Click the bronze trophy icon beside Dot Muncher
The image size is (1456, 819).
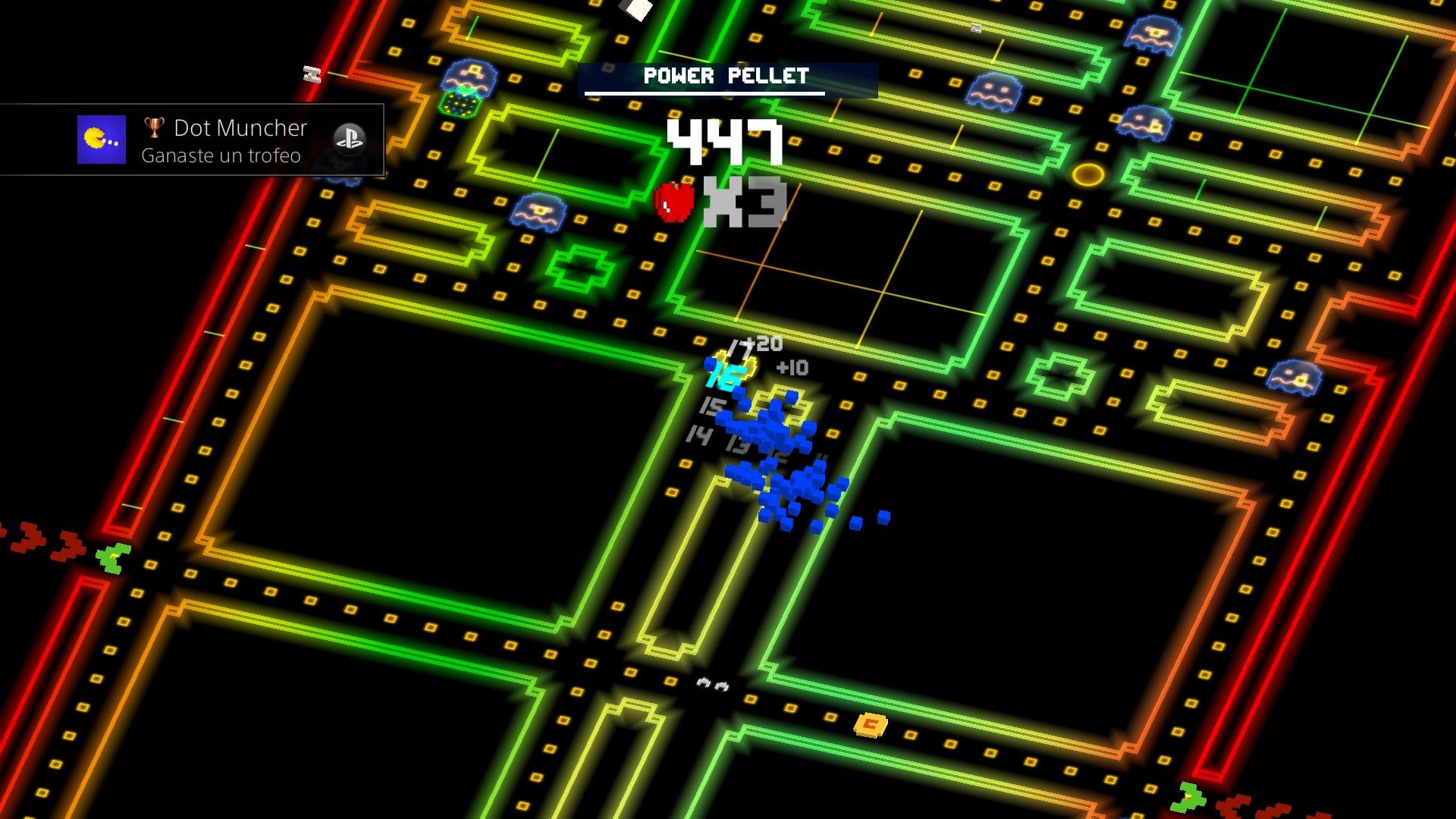pos(155,127)
